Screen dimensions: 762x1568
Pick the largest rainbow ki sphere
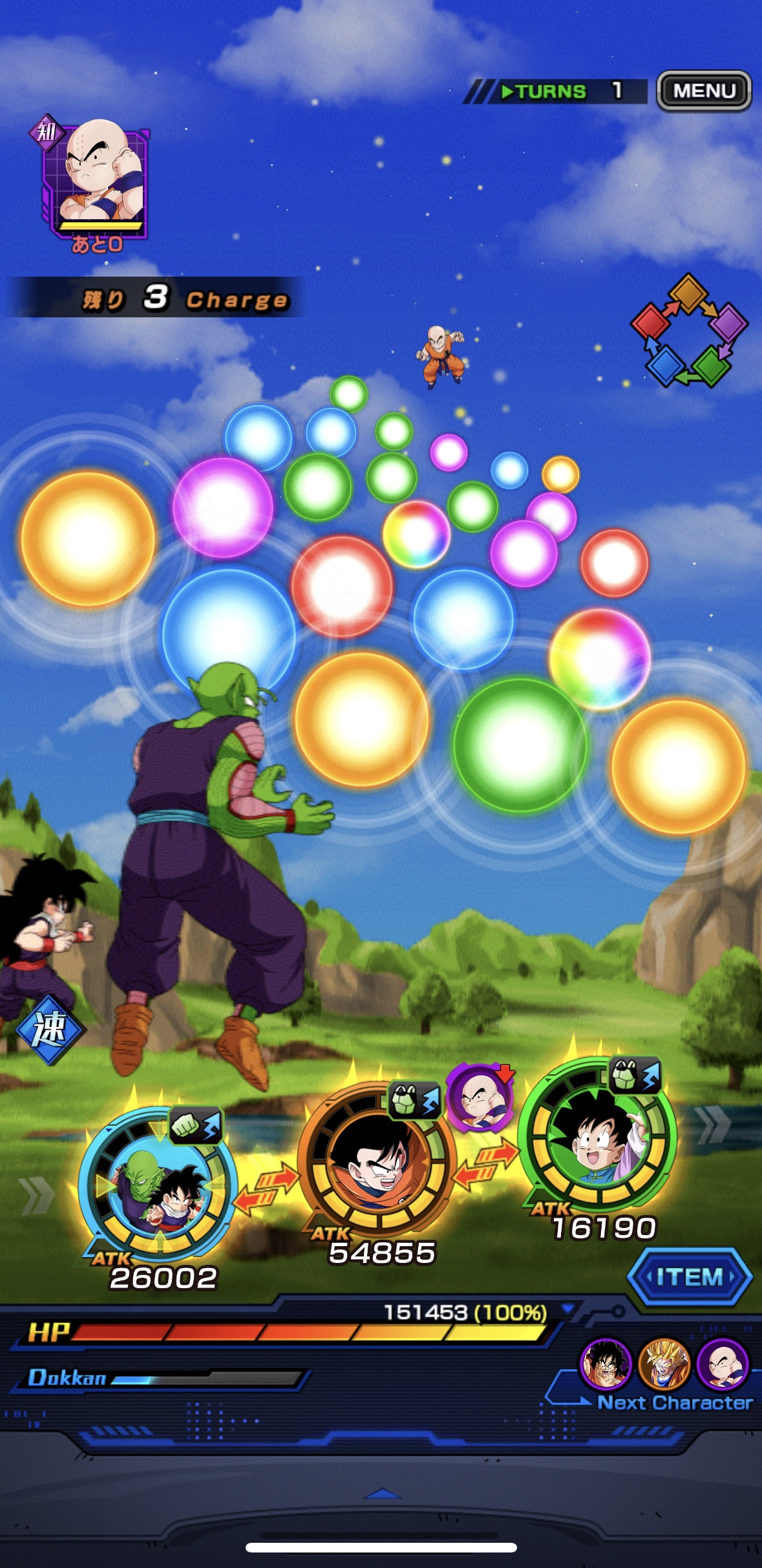pyautogui.click(x=599, y=658)
